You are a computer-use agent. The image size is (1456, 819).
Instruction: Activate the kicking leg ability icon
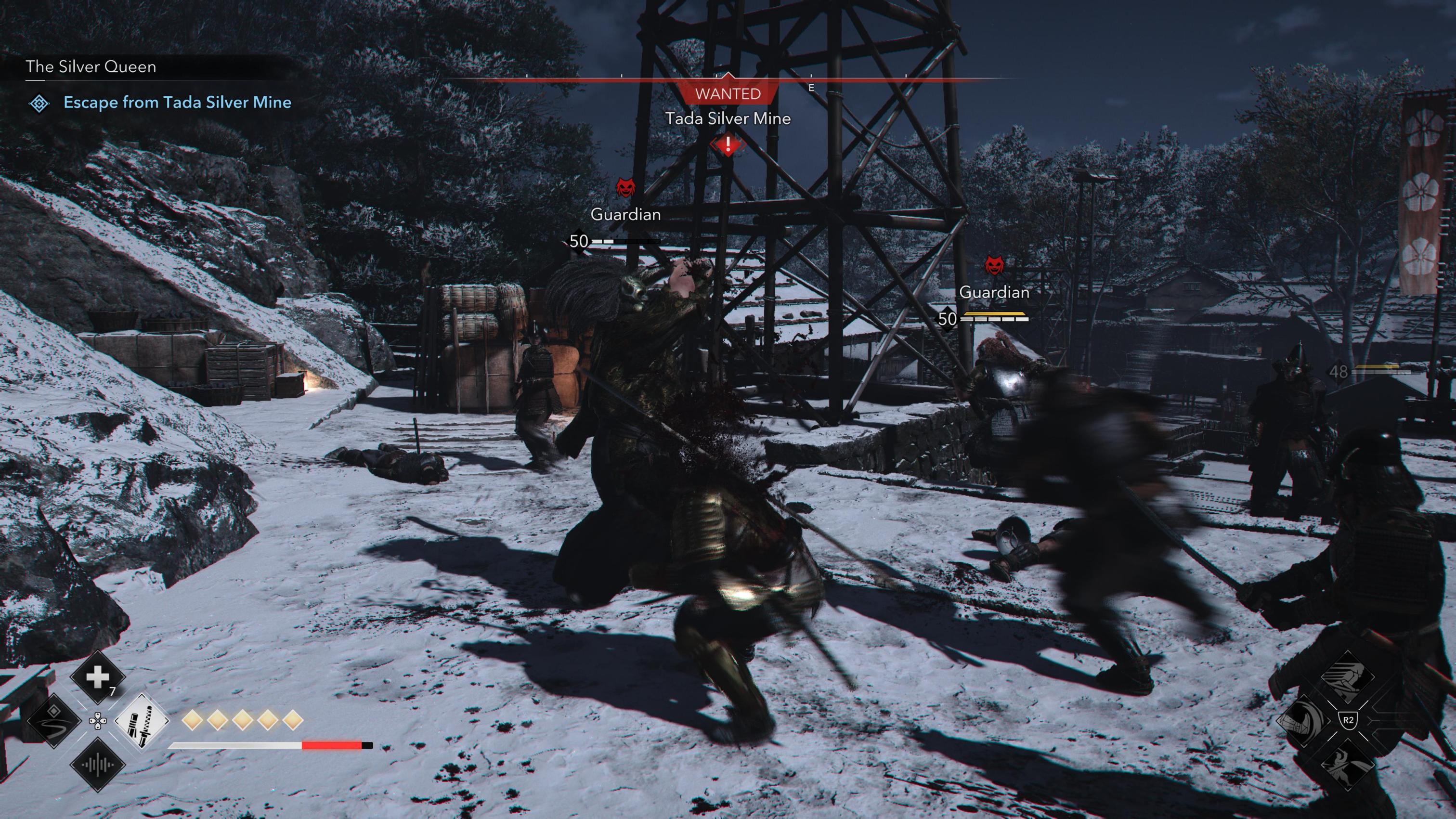pyautogui.click(x=1348, y=677)
